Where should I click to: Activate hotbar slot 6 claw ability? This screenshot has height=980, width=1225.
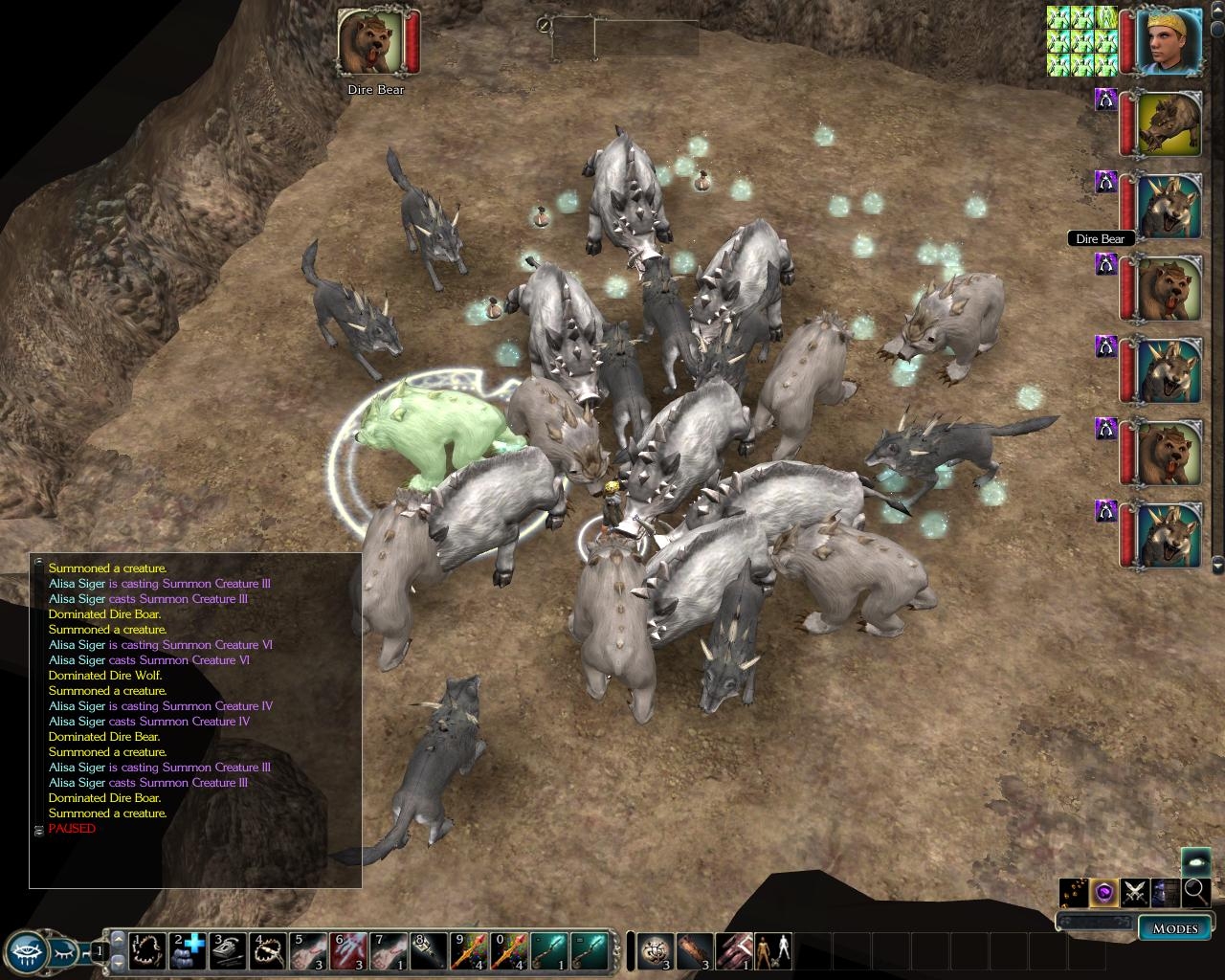tap(347, 950)
